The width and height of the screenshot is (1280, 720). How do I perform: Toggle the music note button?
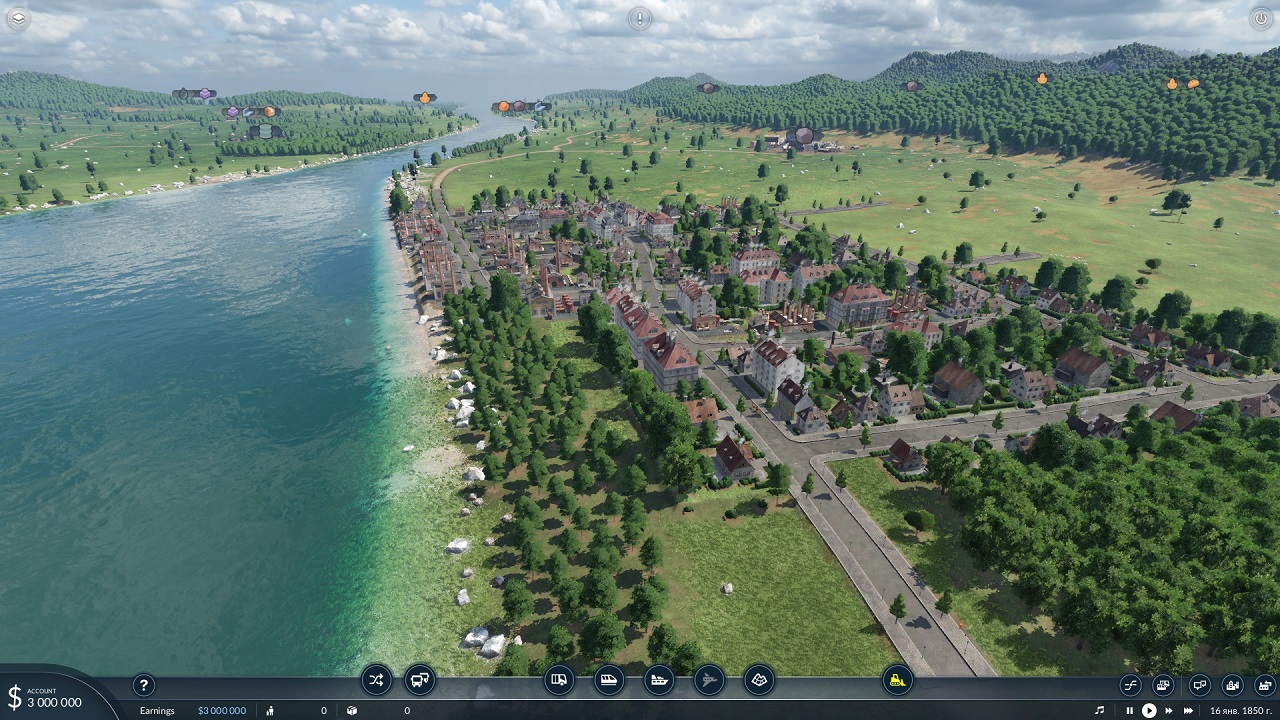1100,710
